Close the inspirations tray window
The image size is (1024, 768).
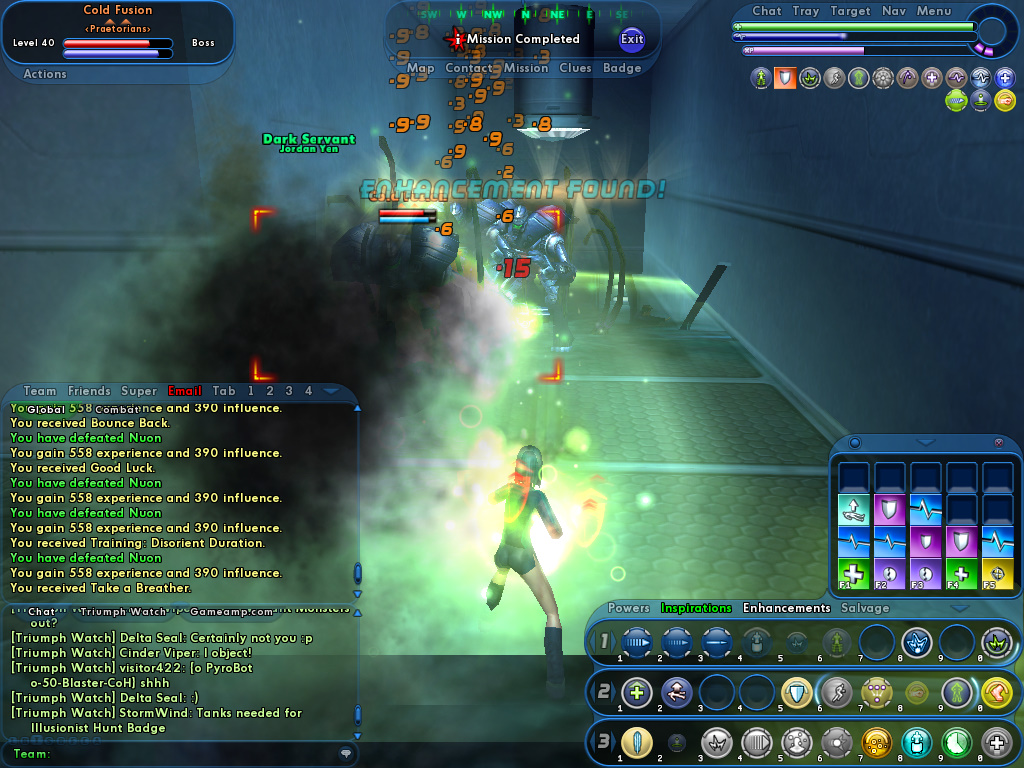(x=998, y=442)
